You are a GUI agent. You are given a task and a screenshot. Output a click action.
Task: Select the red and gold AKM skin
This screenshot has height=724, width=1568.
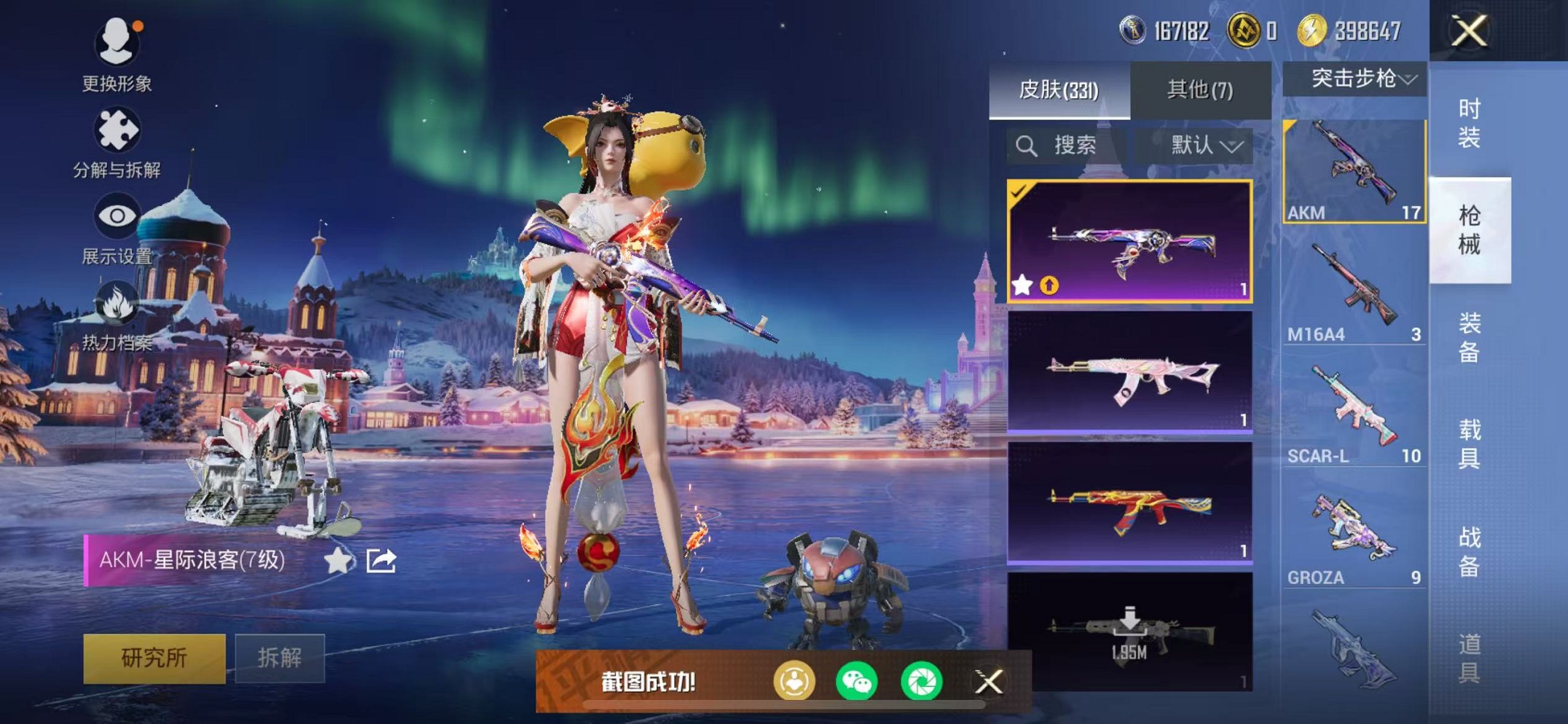[x=1129, y=504]
